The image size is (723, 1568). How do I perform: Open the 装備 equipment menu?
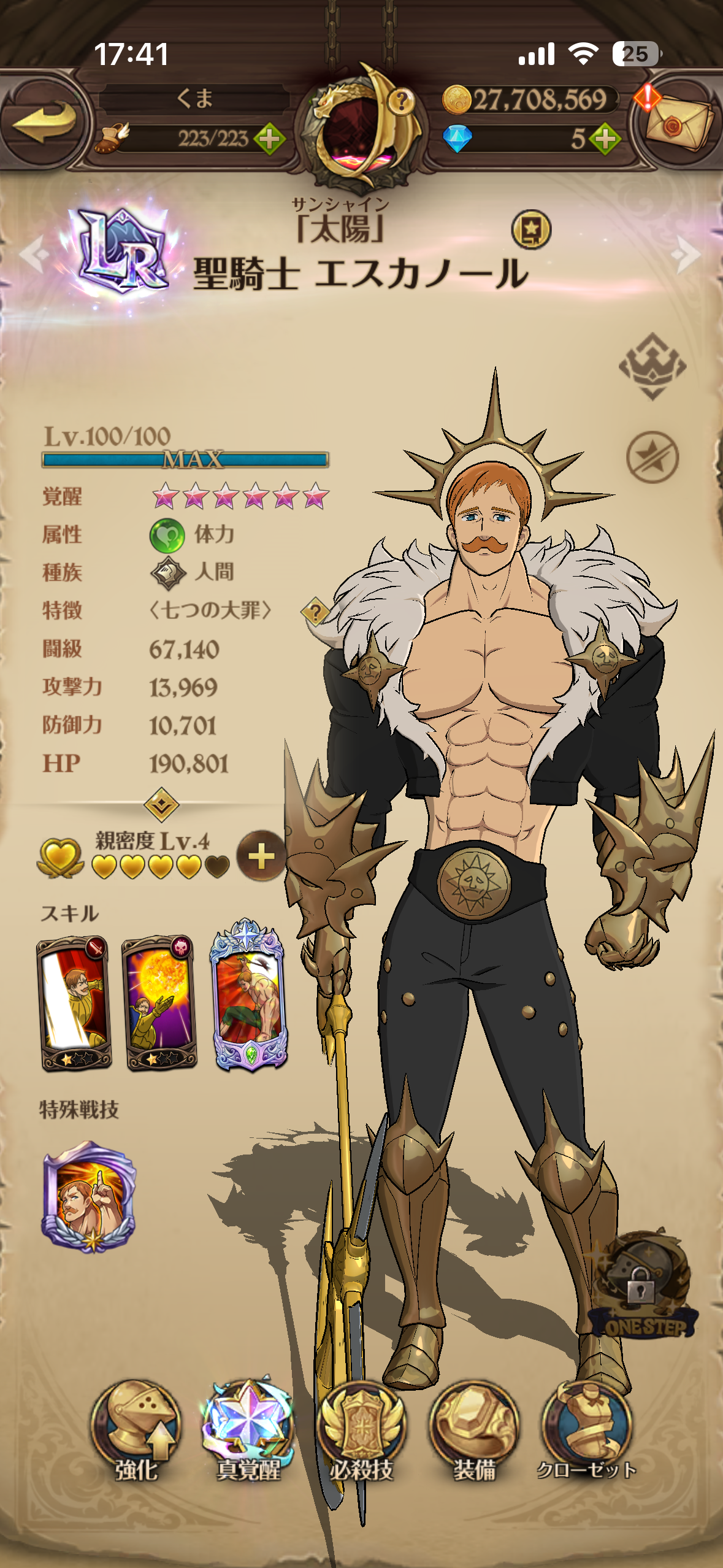click(x=474, y=1429)
